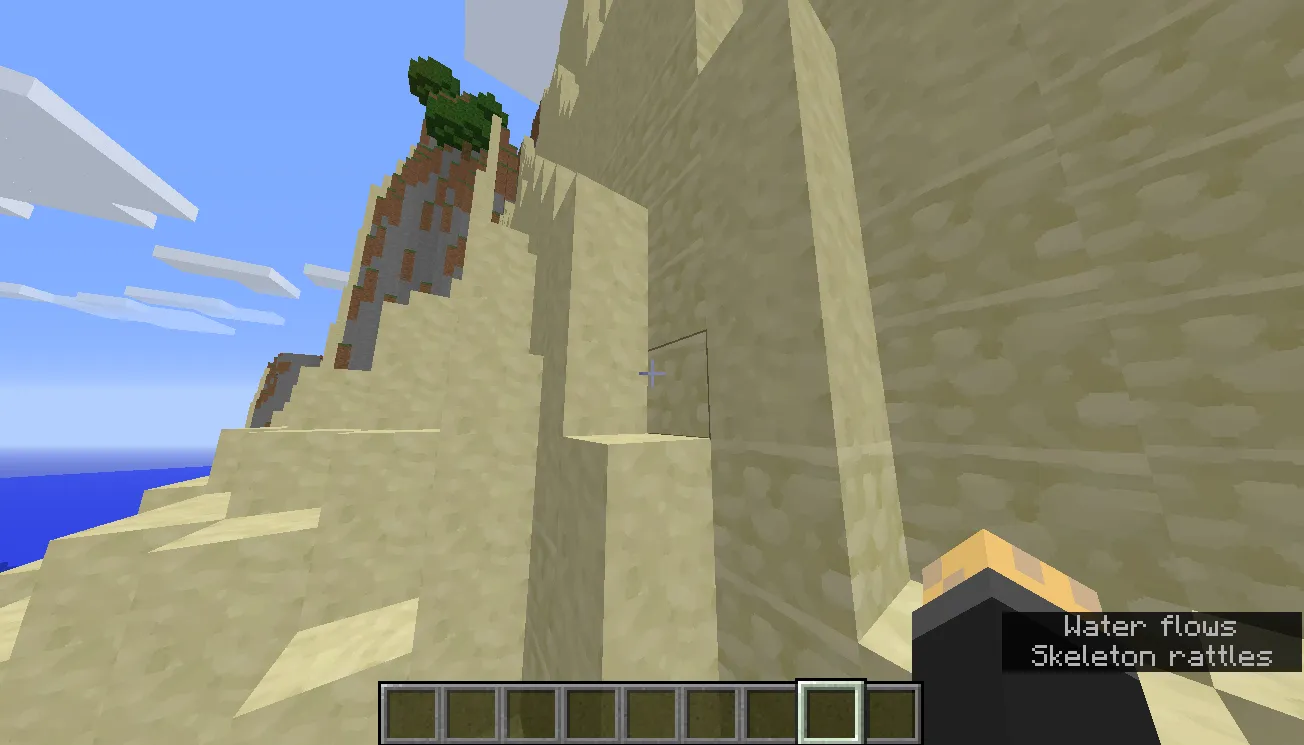Click the highlighted eighth hotbar slot
This screenshot has width=1304, height=745.
click(830, 711)
